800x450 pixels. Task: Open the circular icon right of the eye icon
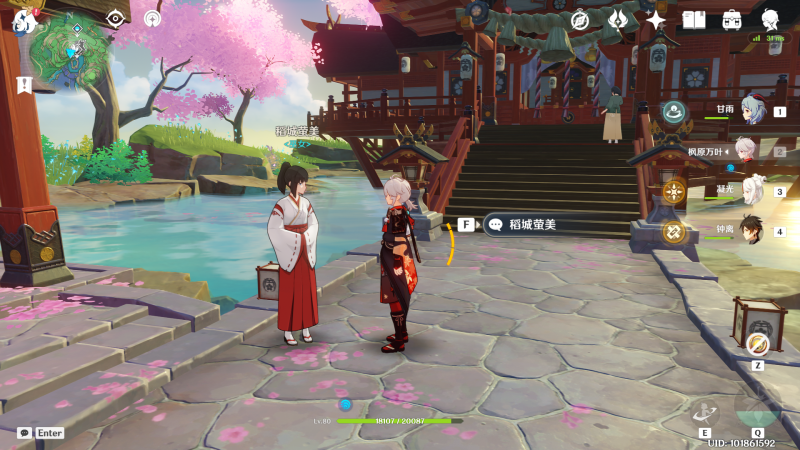tap(152, 18)
